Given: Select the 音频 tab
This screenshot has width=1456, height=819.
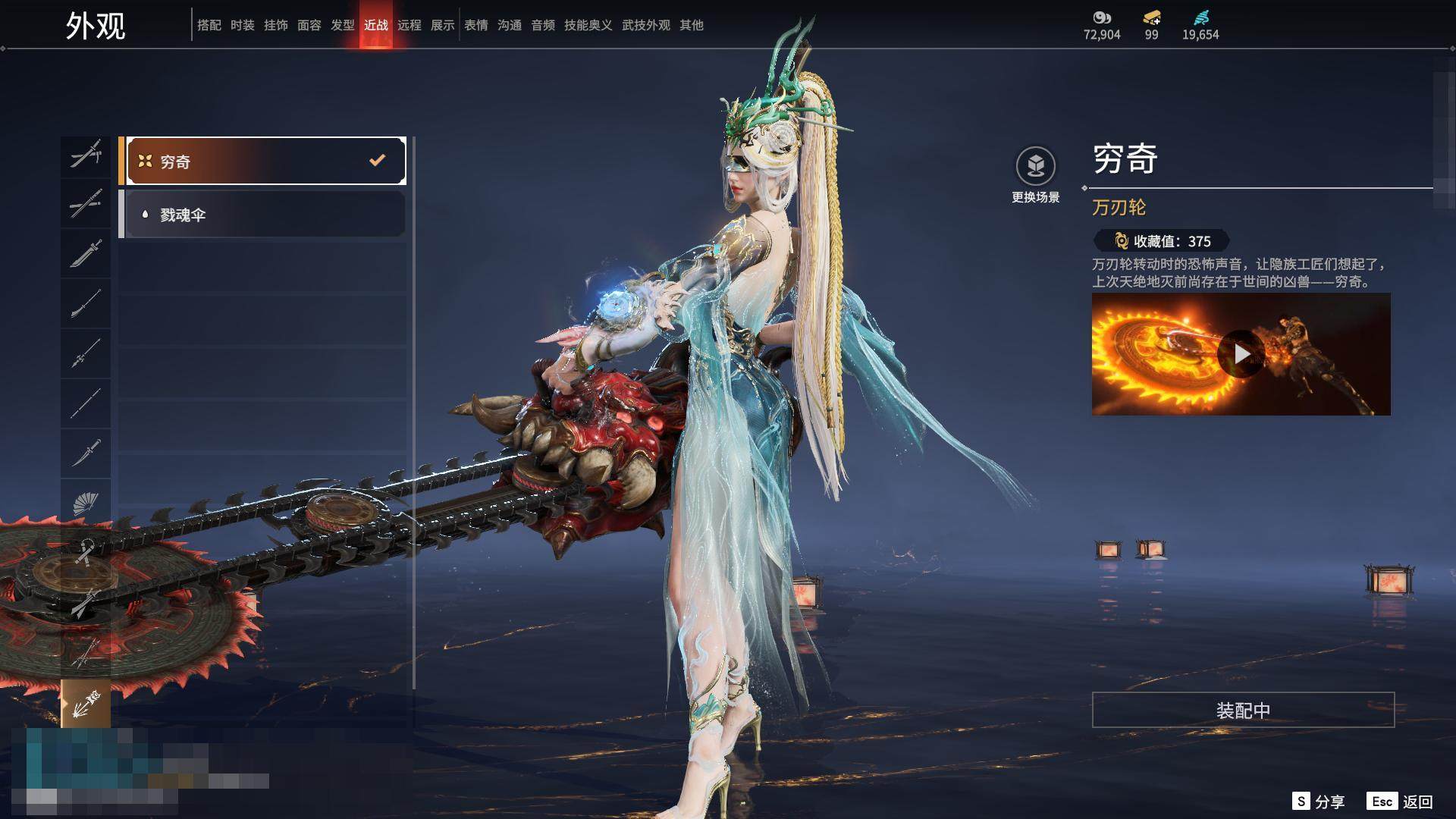Looking at the screenshot, I should (543, 25).
